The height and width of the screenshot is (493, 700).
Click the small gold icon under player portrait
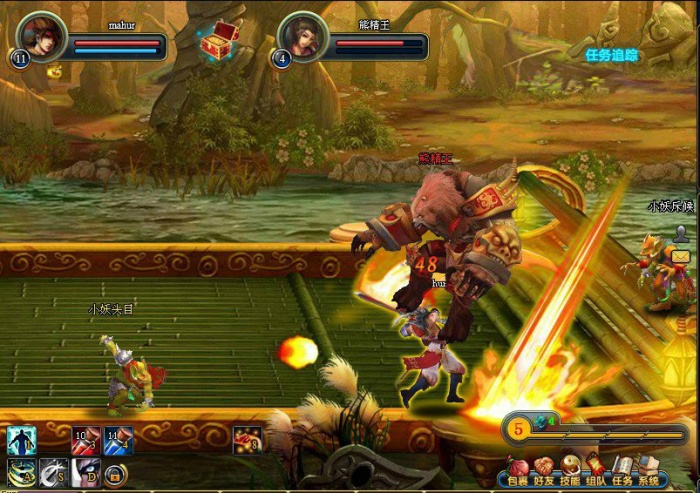pos(53,72)
